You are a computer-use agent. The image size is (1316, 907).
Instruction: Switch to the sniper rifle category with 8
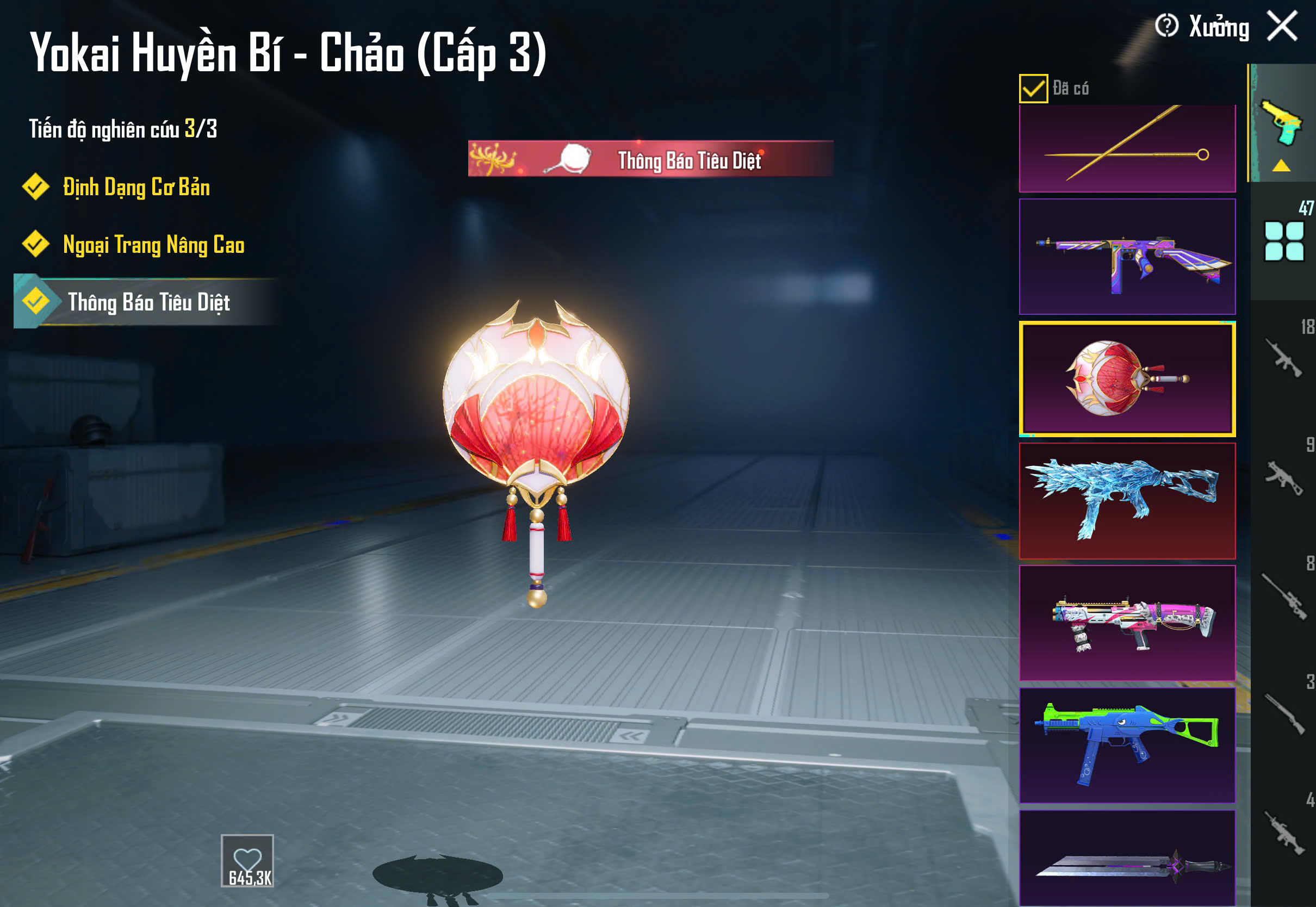(1283, 595)
